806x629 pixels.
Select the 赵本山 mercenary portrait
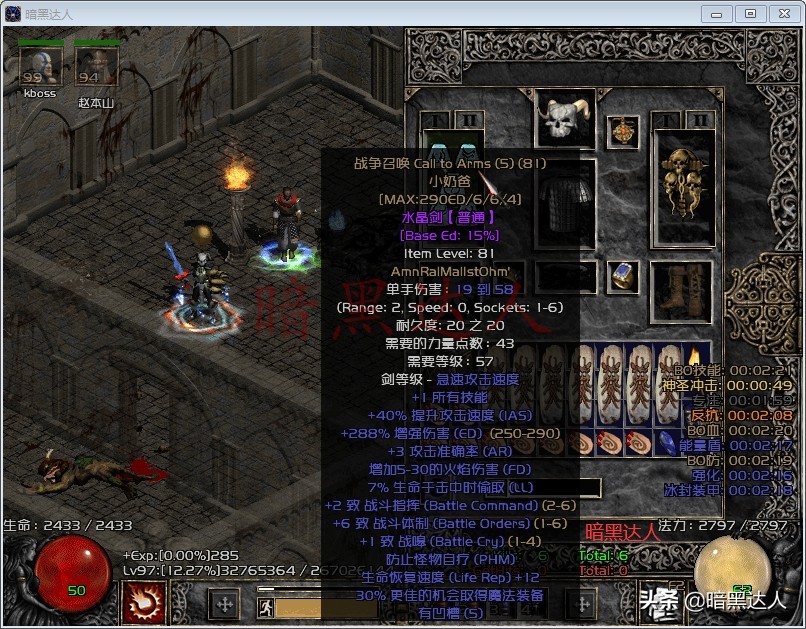click(x=97, y=66)
